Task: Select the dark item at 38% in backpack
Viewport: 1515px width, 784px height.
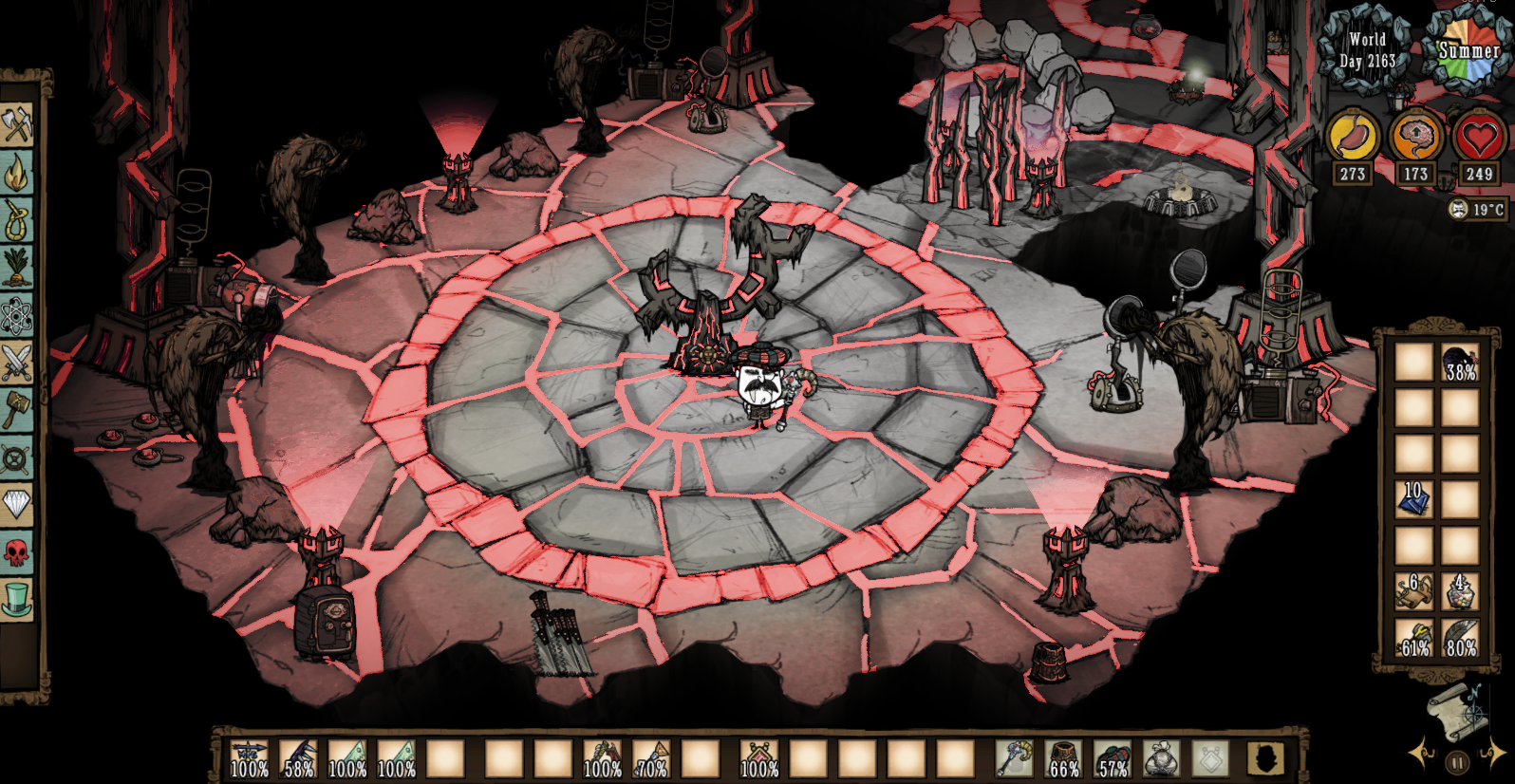Action: click(1460, 363)
